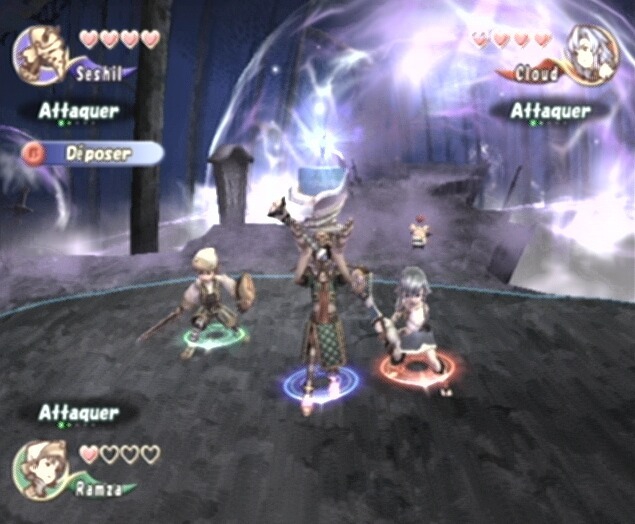This screenshot has height=524, width=635.
Task: Select Ramza's character portrait
Action: [x=40, y=468]
